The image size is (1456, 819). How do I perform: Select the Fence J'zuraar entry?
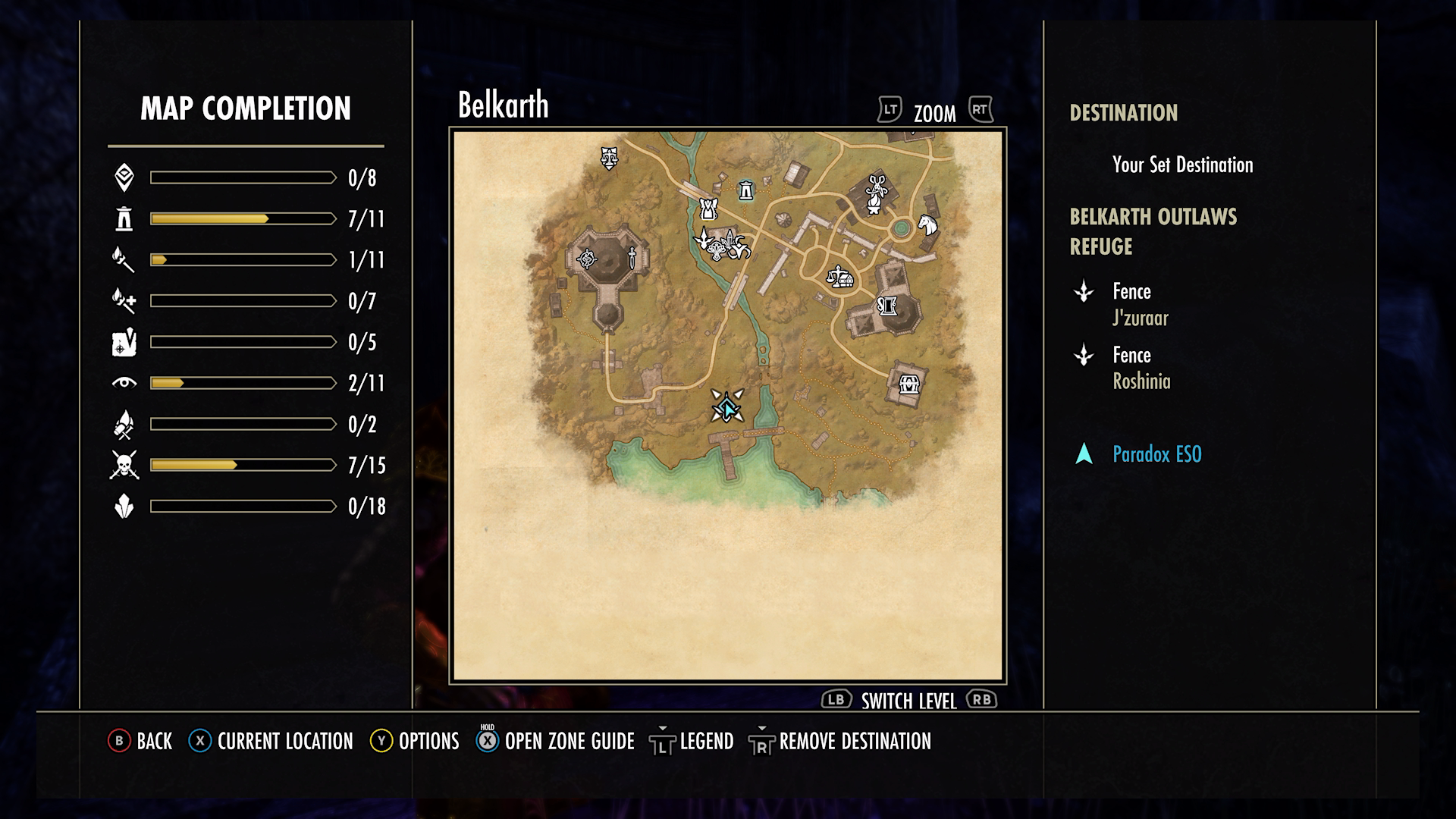click(1140, 304)
